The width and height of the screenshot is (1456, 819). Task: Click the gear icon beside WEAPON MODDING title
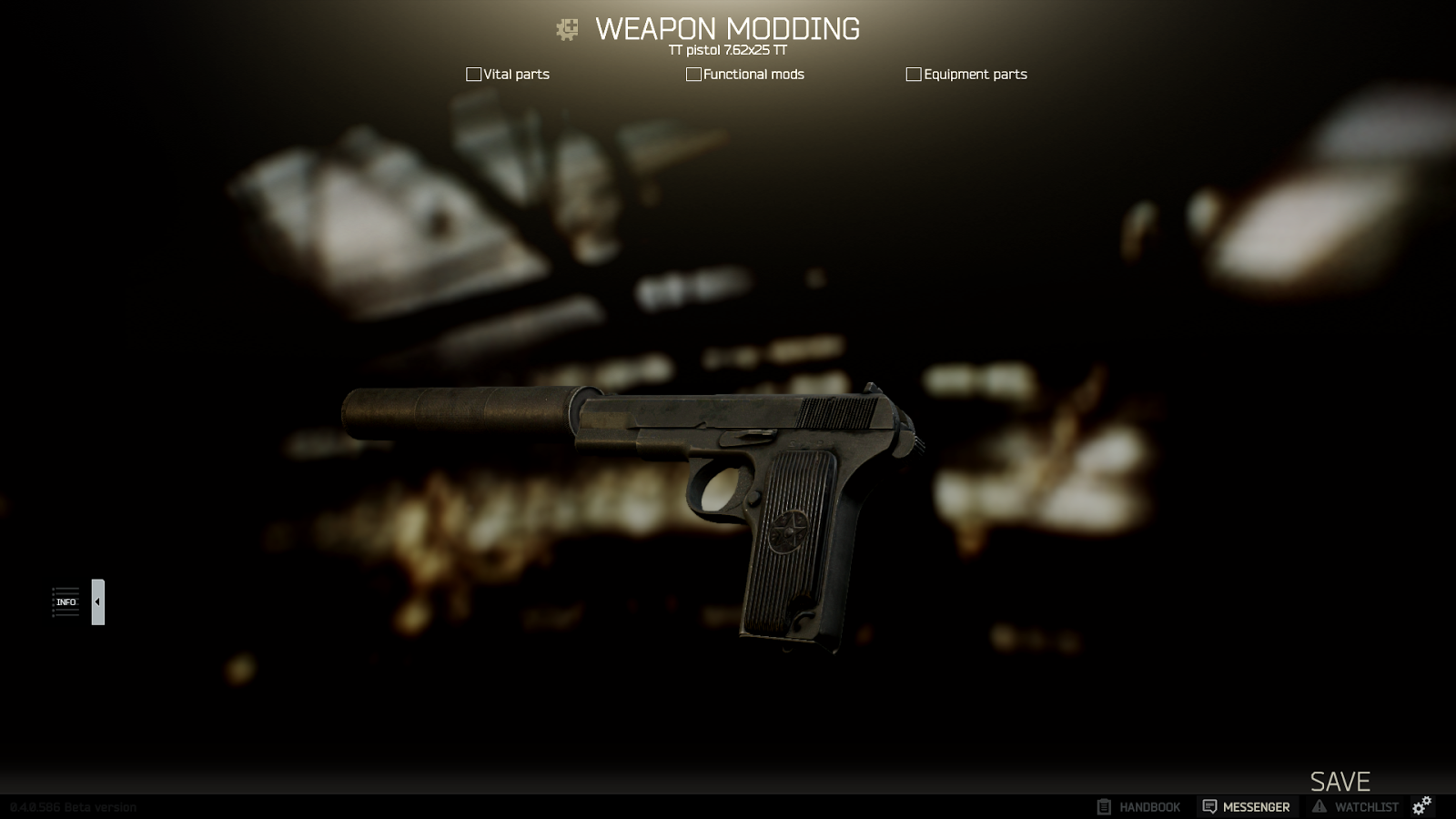tap(566, 29)
